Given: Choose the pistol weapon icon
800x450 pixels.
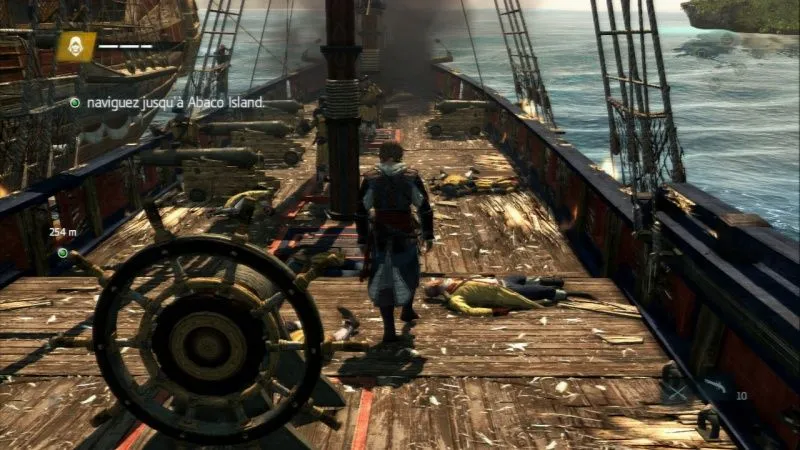Looking at the screenshot, I should point(718,385).
